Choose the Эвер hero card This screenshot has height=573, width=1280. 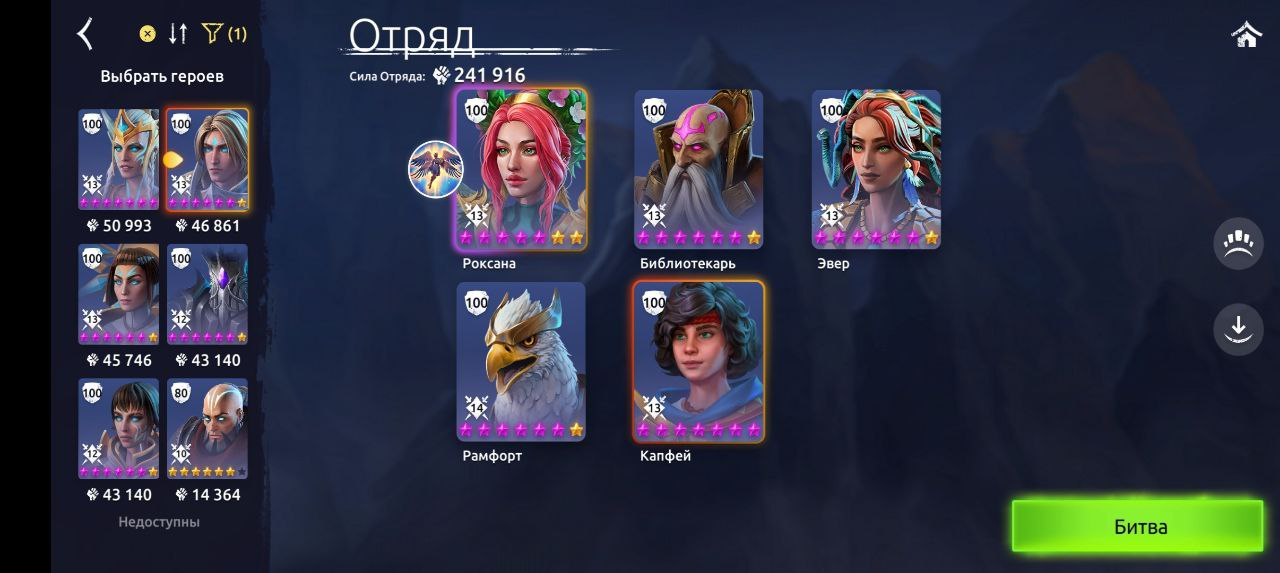(x=876, y=168)
